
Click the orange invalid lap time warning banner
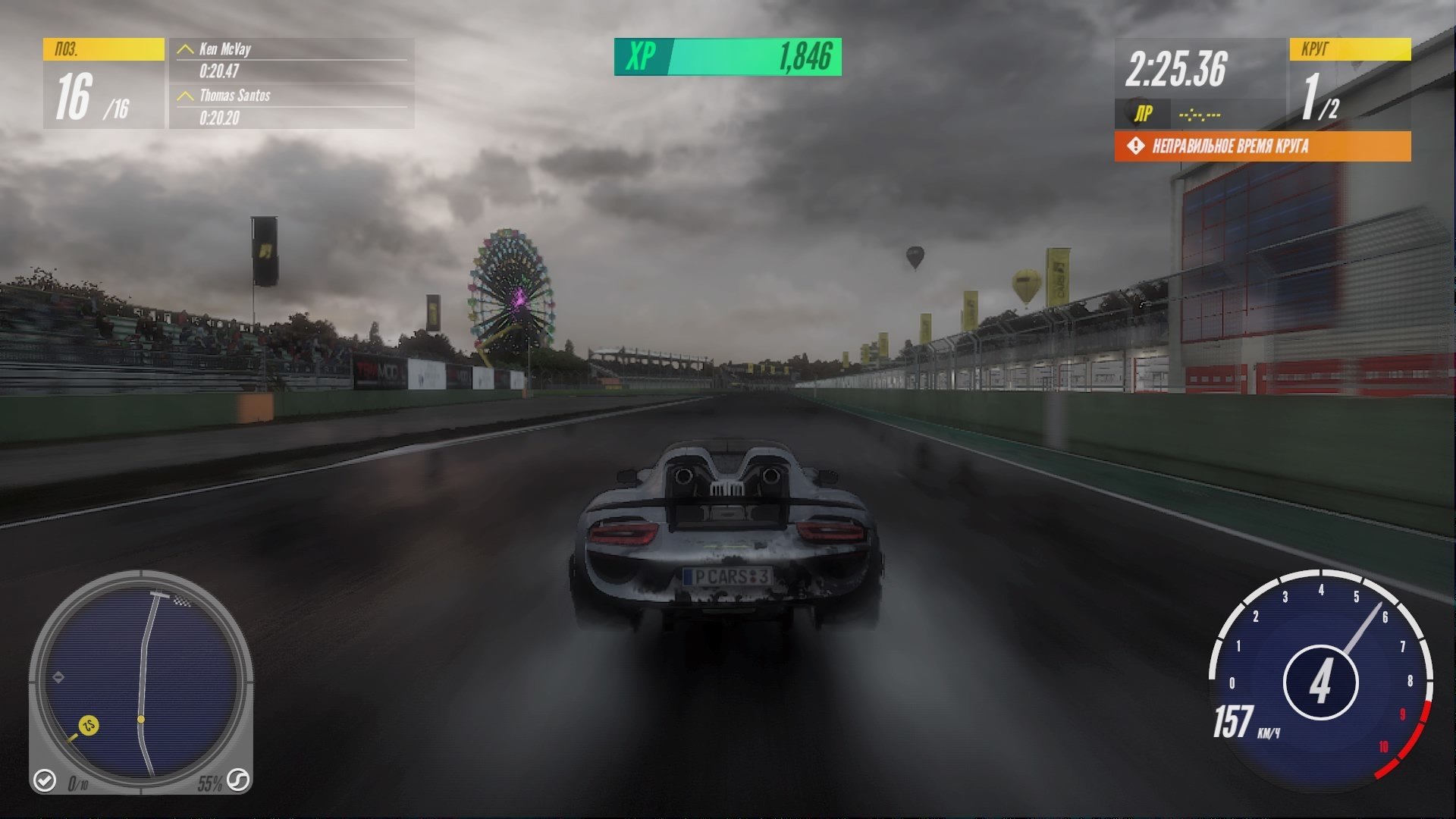(1262, 146)
